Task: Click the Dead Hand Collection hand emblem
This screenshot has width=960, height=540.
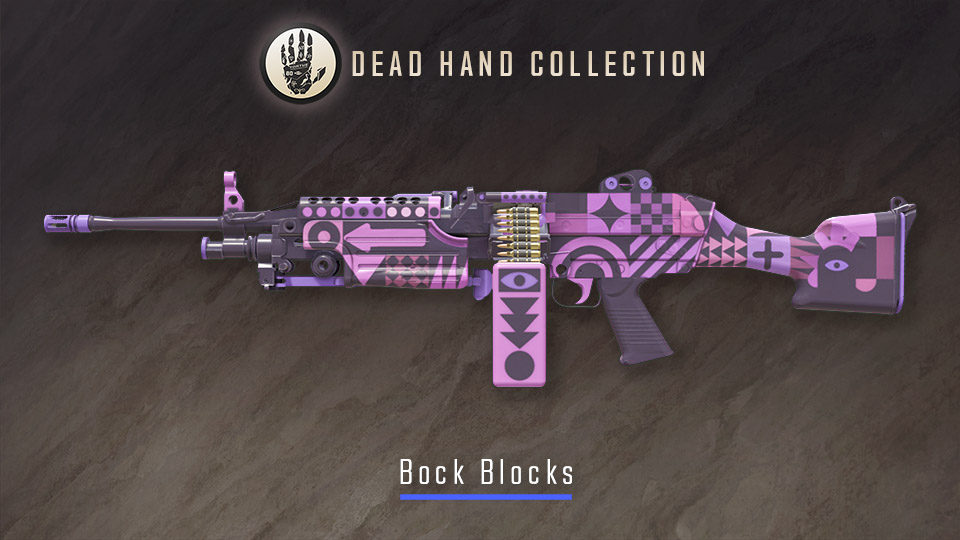Action: (299, 63)
